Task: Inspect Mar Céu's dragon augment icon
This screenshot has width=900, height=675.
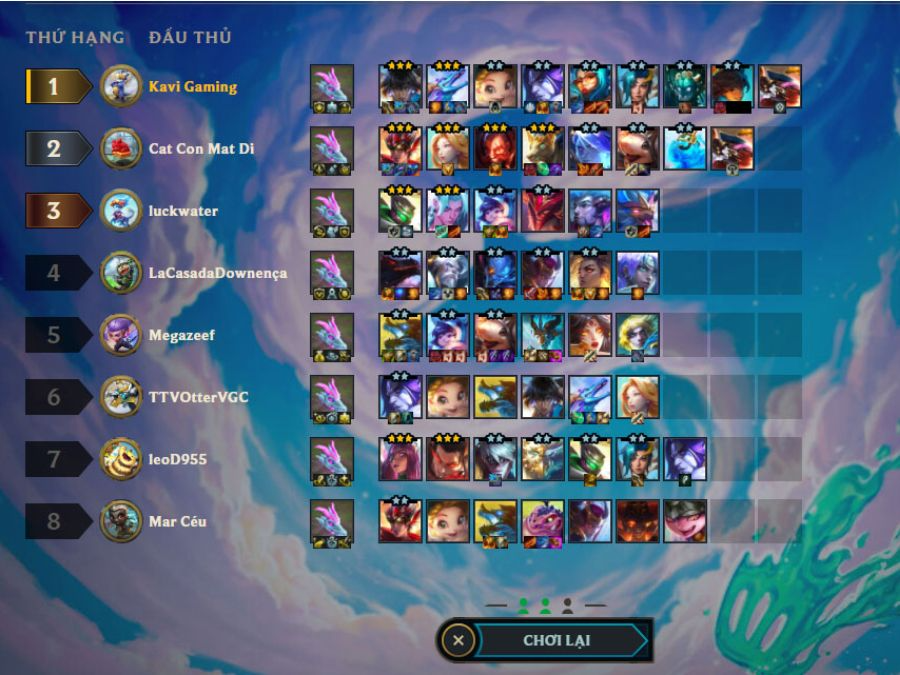Action: (x=332, y=522)
